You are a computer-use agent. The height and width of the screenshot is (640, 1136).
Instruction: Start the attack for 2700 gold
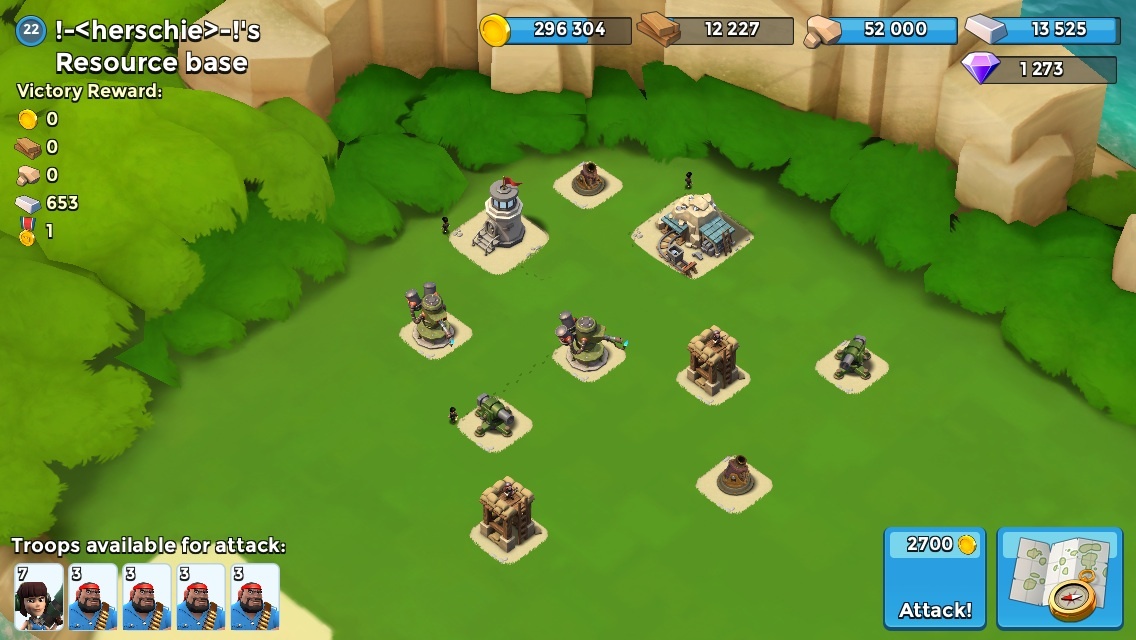pos(934,579)
